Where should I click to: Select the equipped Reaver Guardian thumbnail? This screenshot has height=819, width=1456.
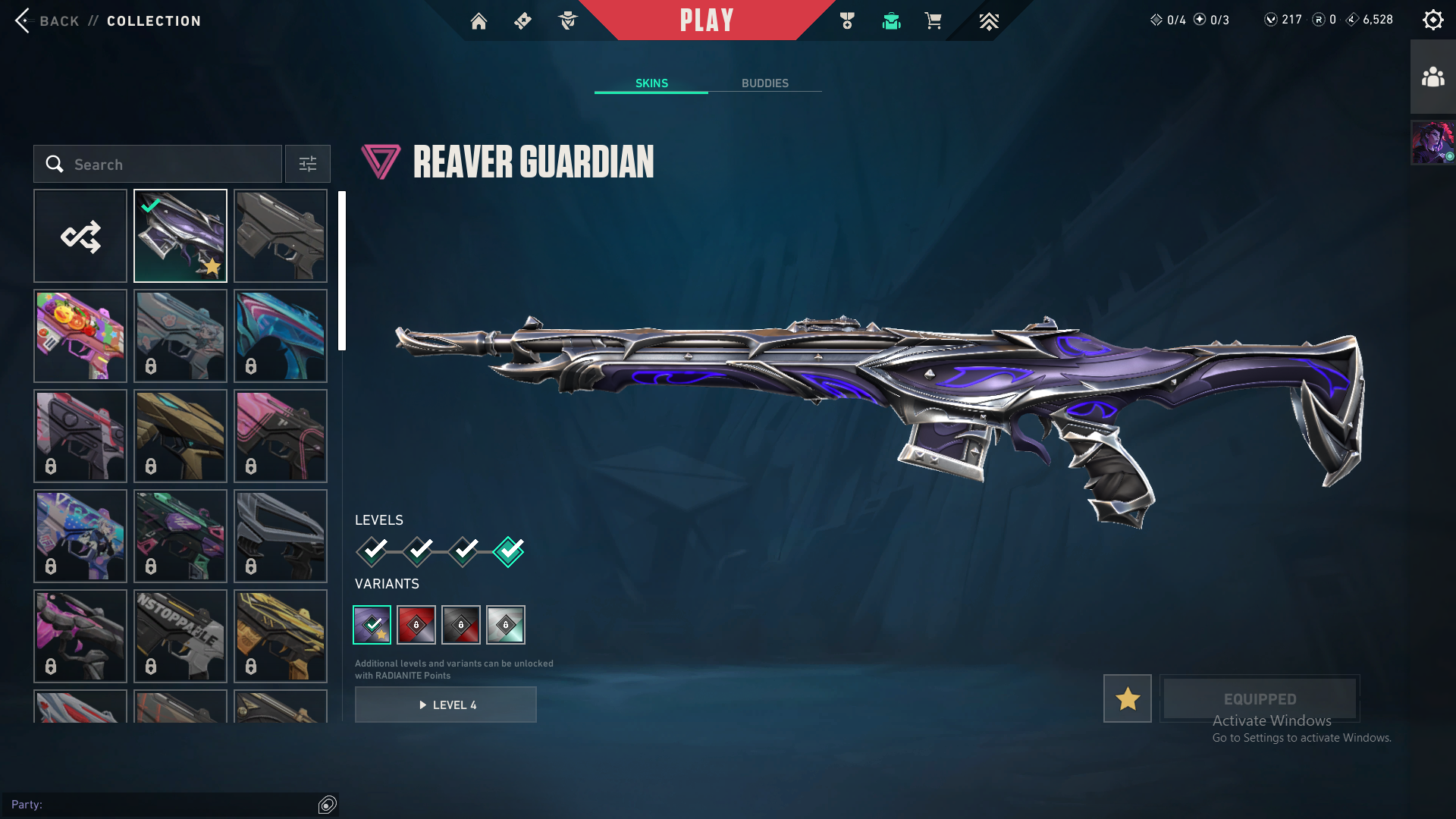(180, 236)
